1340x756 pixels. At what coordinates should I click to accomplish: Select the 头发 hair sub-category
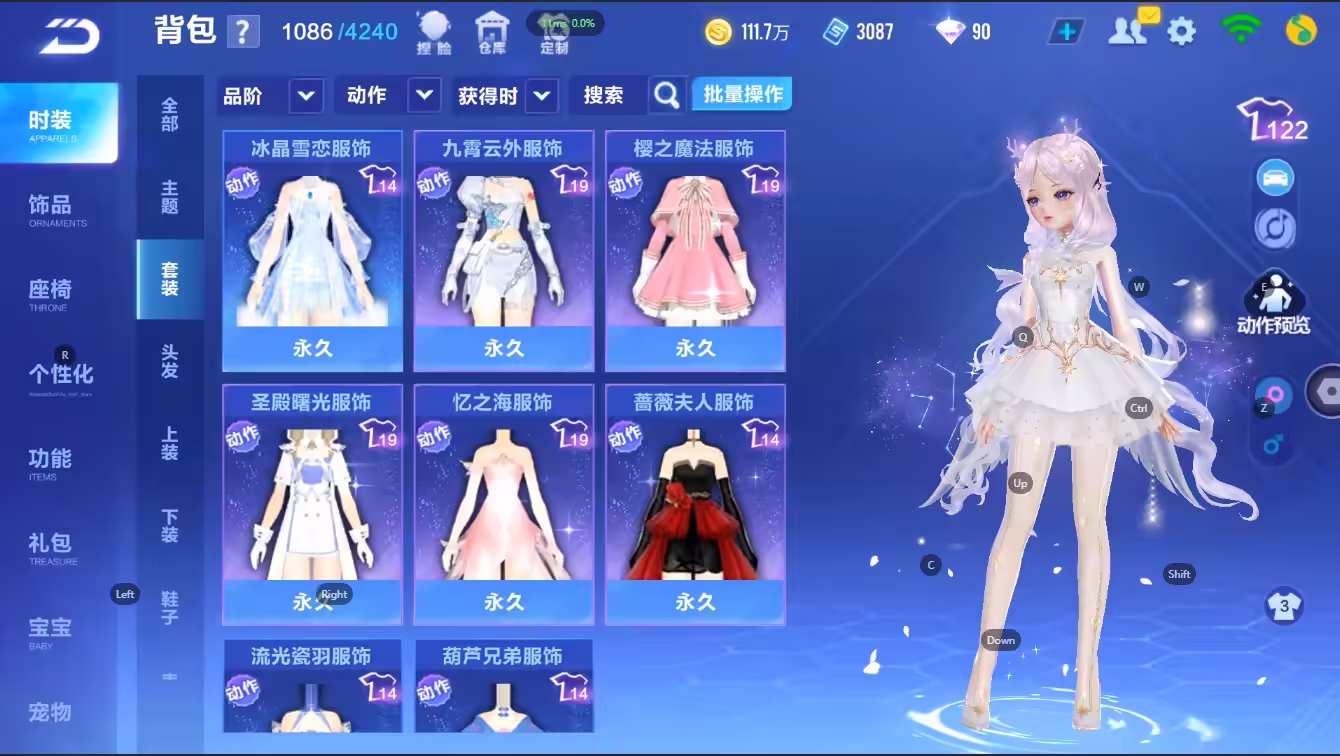pyautogui.click(x=170, y=361)
